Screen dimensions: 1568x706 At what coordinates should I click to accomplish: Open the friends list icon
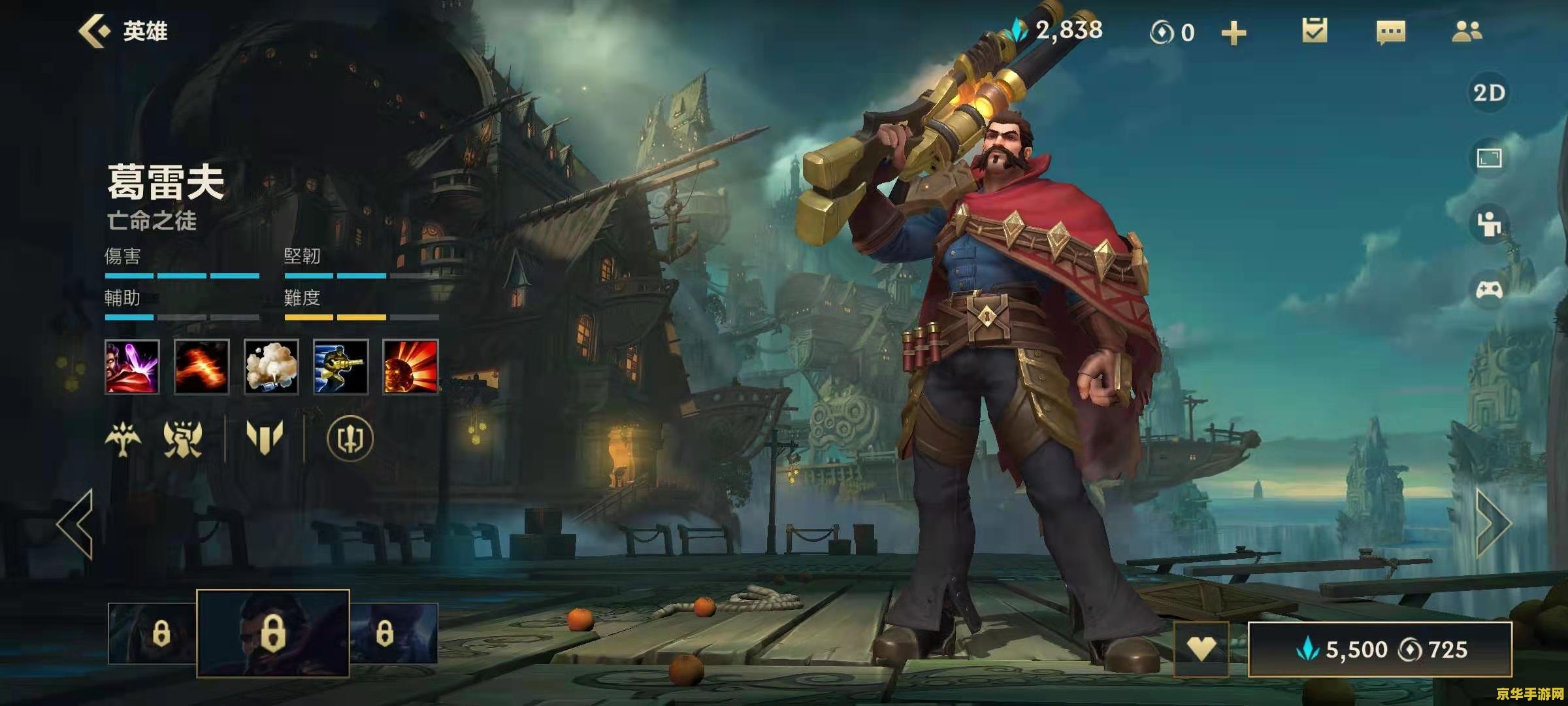[1467, 31]
